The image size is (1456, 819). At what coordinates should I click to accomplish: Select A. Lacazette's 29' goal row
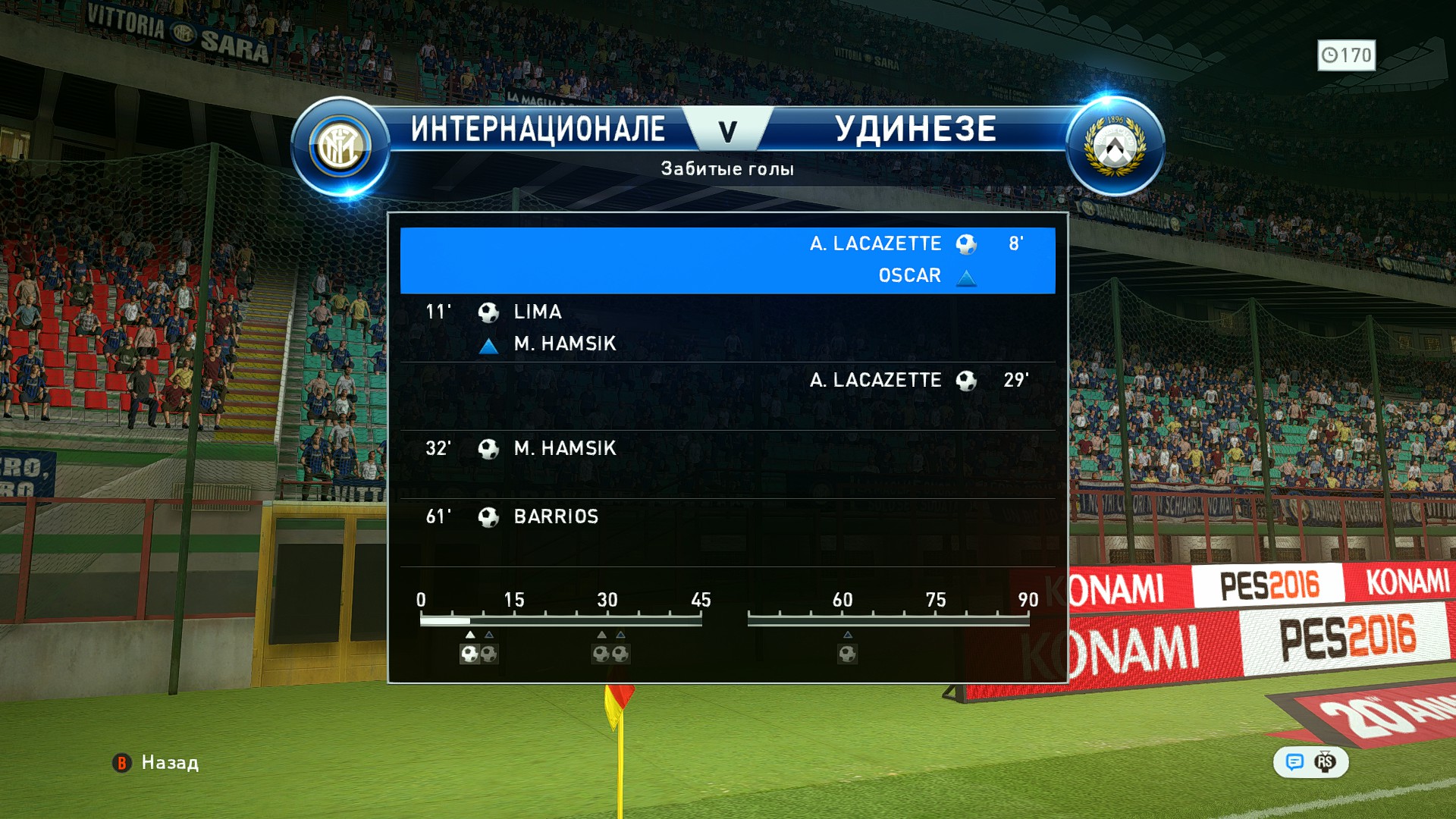click(727, 396)
